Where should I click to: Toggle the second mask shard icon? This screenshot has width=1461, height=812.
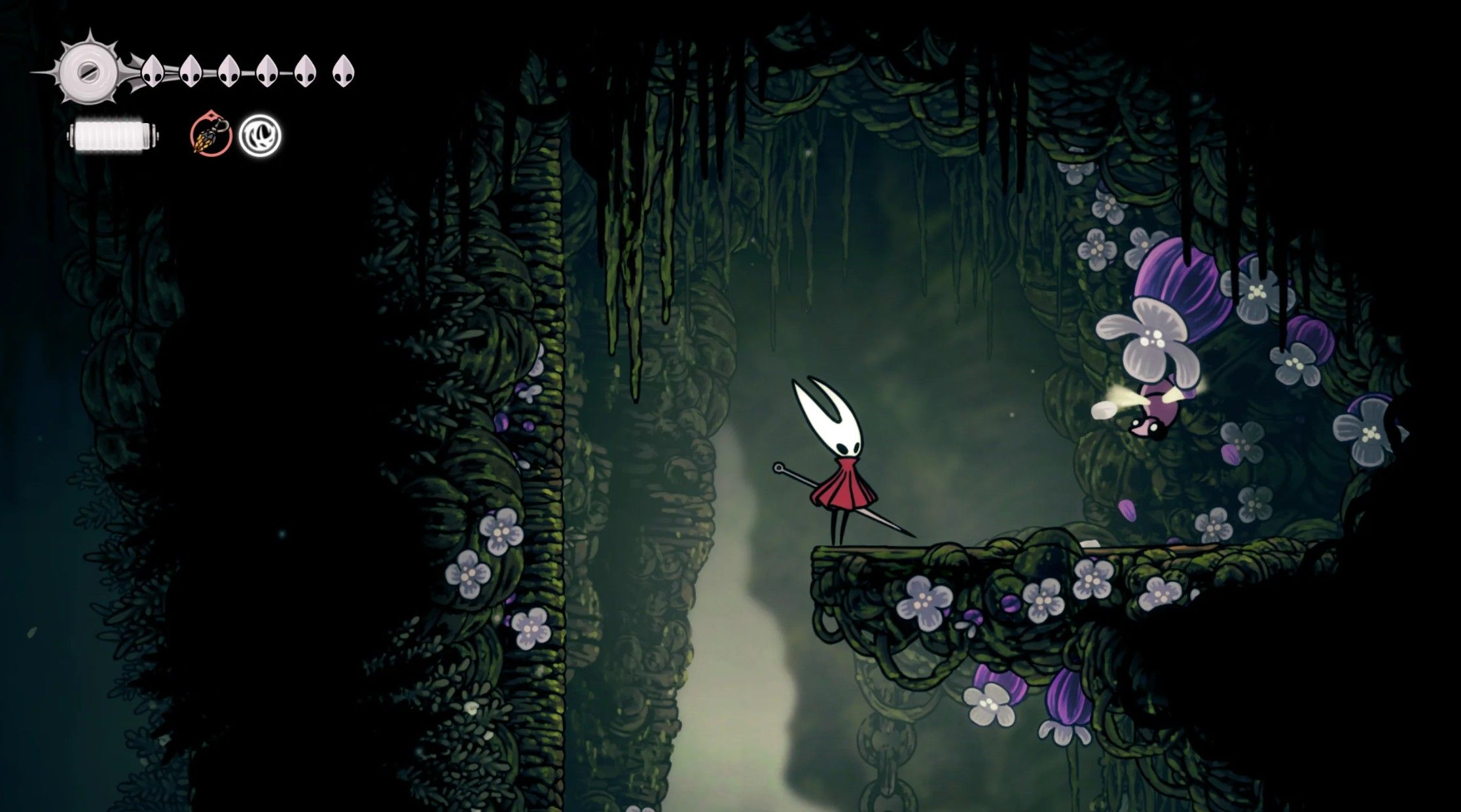click(x=191, y=71)
